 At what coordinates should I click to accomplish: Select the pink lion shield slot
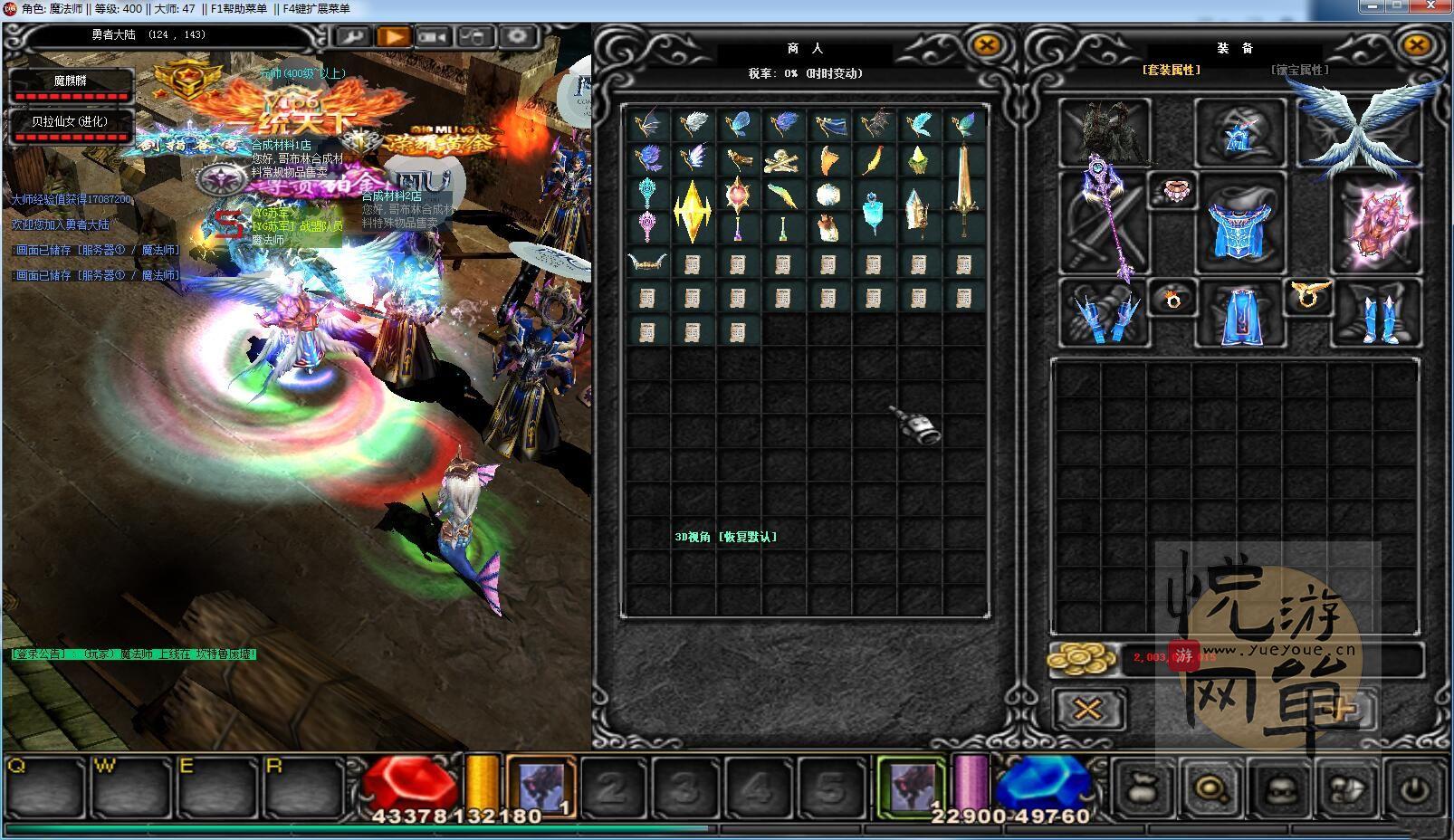pos(1377,220)
